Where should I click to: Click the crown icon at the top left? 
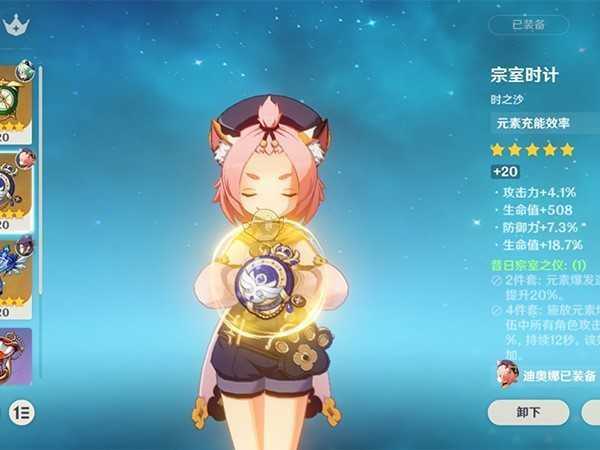pyautogui.click(x=14, y=28)
